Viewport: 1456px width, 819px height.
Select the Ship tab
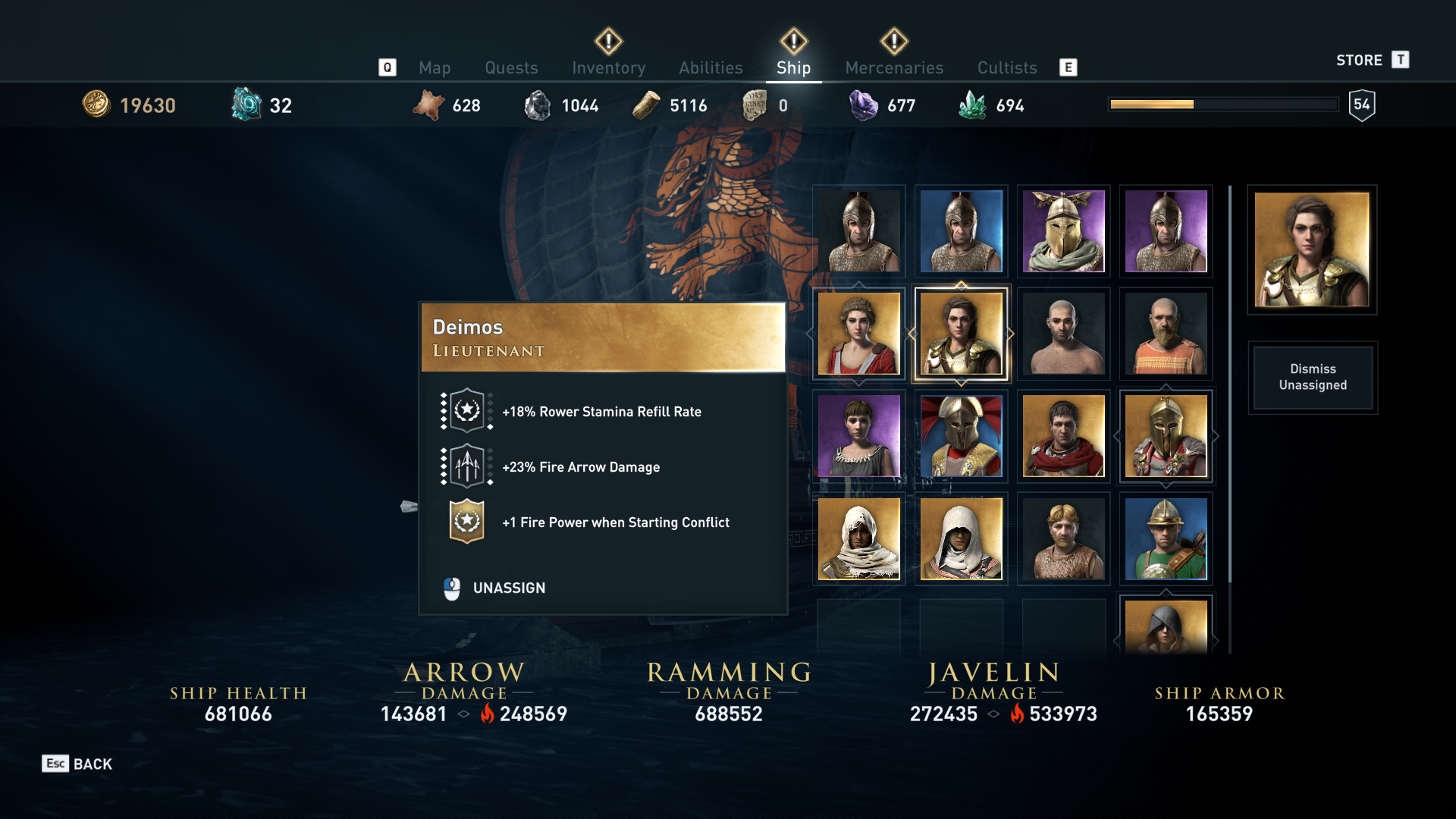pyautogui.click(x=793, y=67)
